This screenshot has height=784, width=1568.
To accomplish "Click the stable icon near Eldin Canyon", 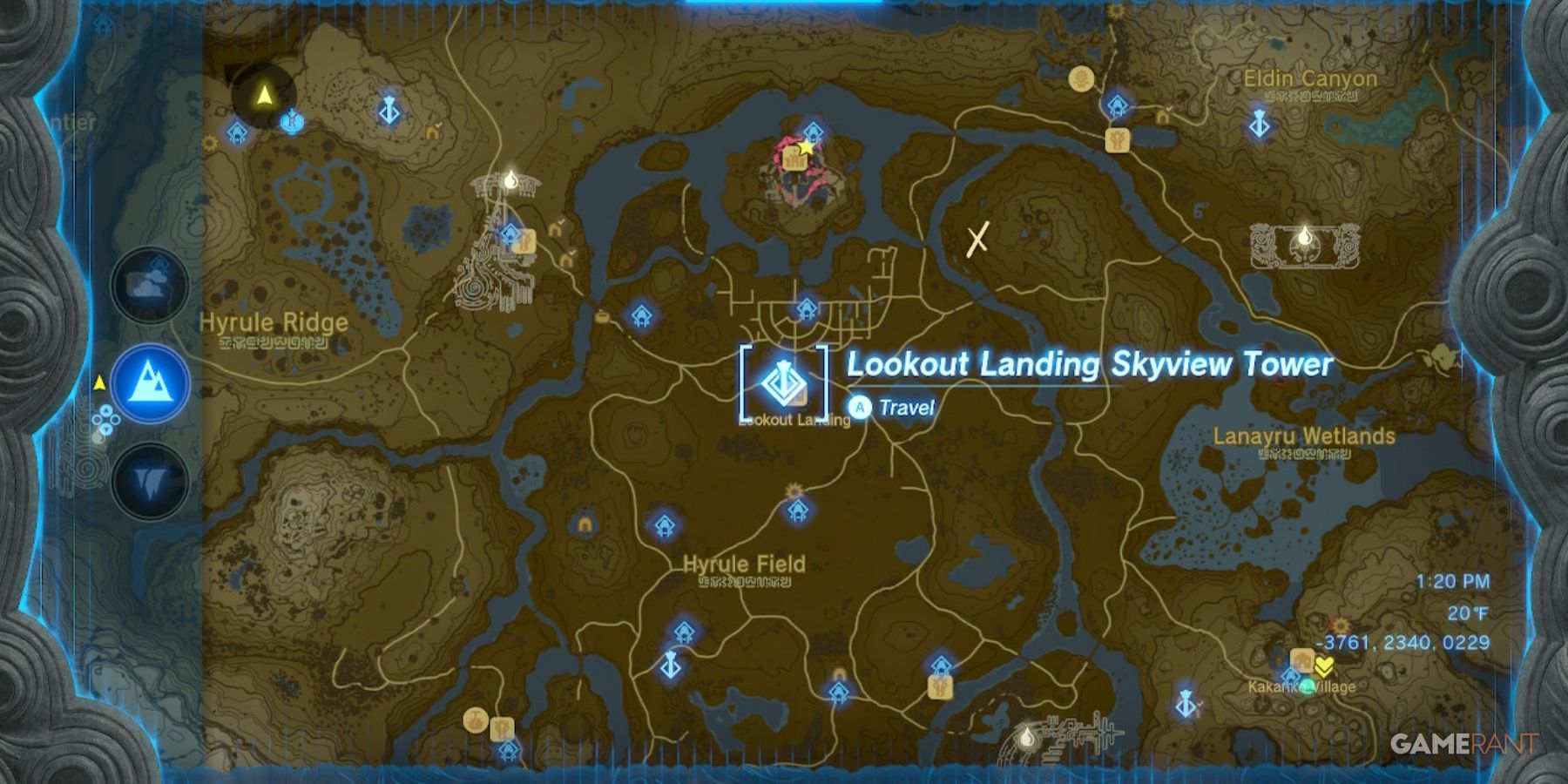I will pos(1118,140).
